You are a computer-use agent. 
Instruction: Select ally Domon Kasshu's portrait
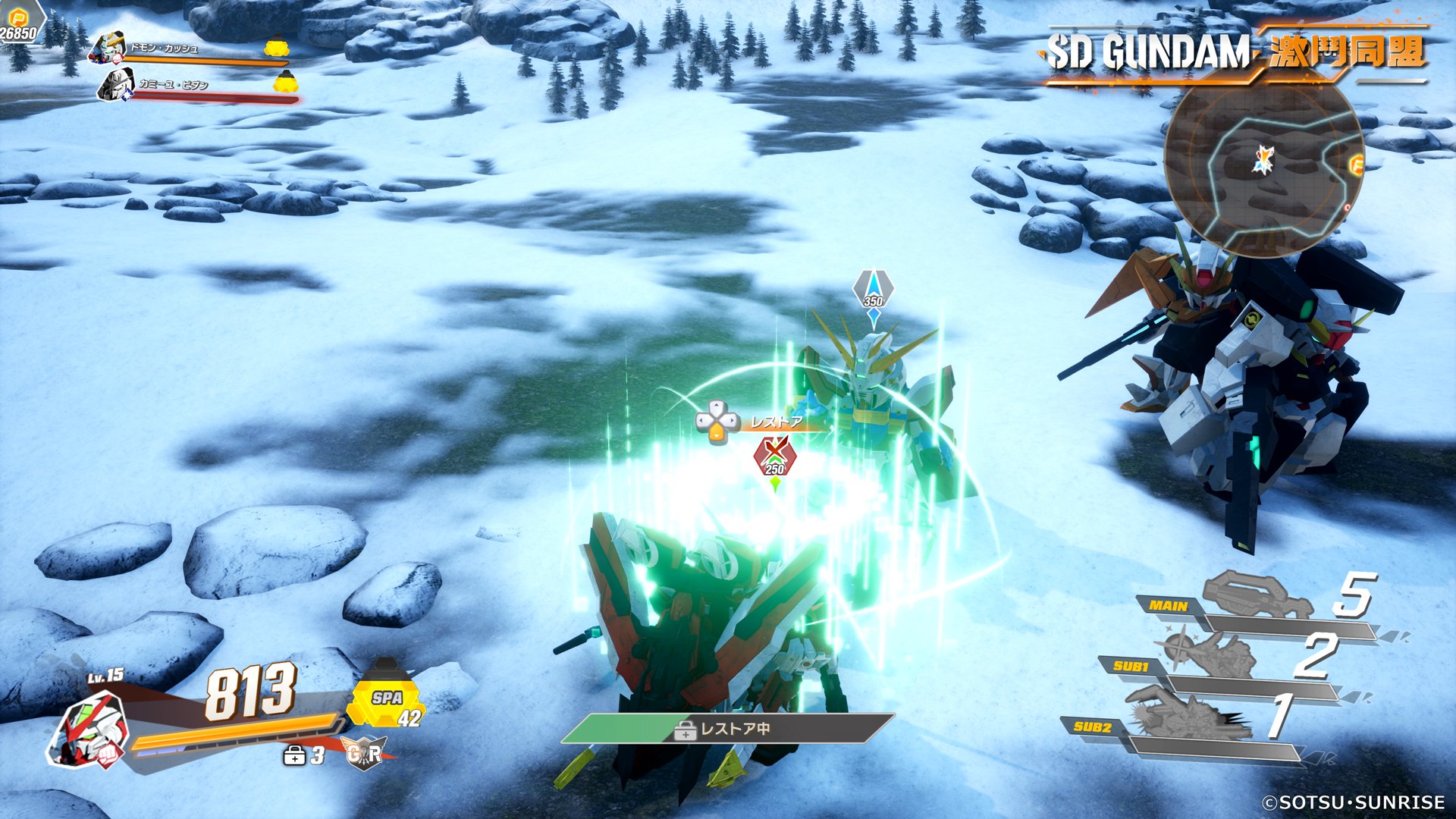click(x=108, y=47)
